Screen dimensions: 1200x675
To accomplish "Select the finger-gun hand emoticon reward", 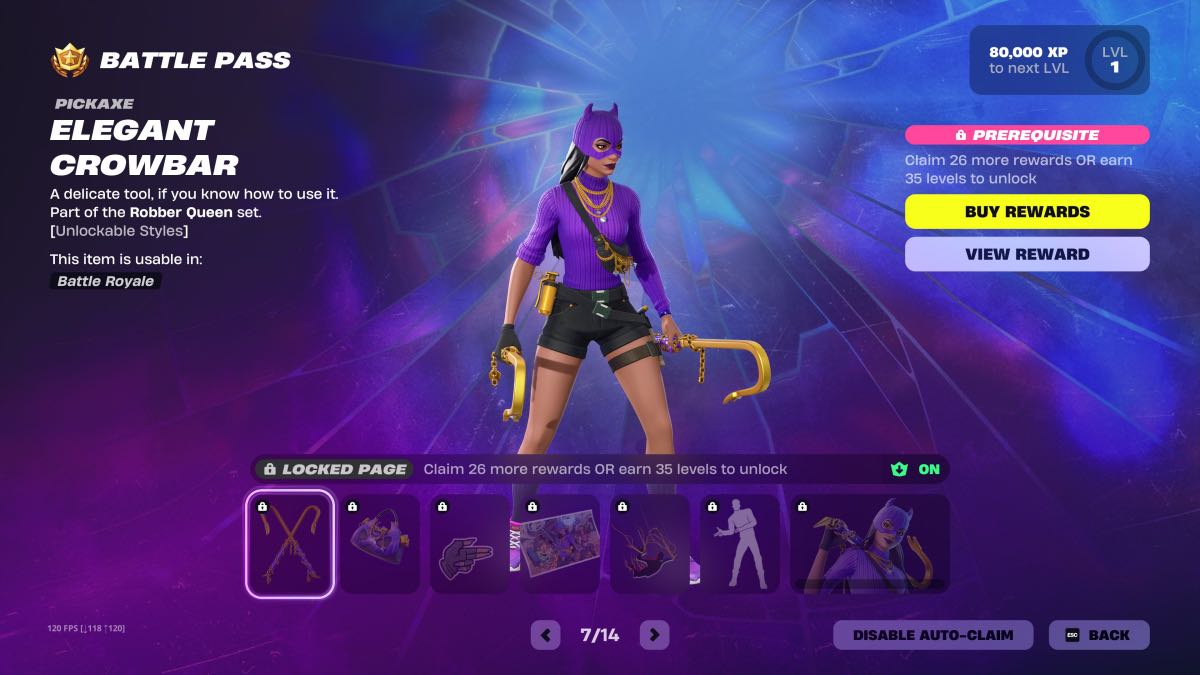I will tap(469, 544).
